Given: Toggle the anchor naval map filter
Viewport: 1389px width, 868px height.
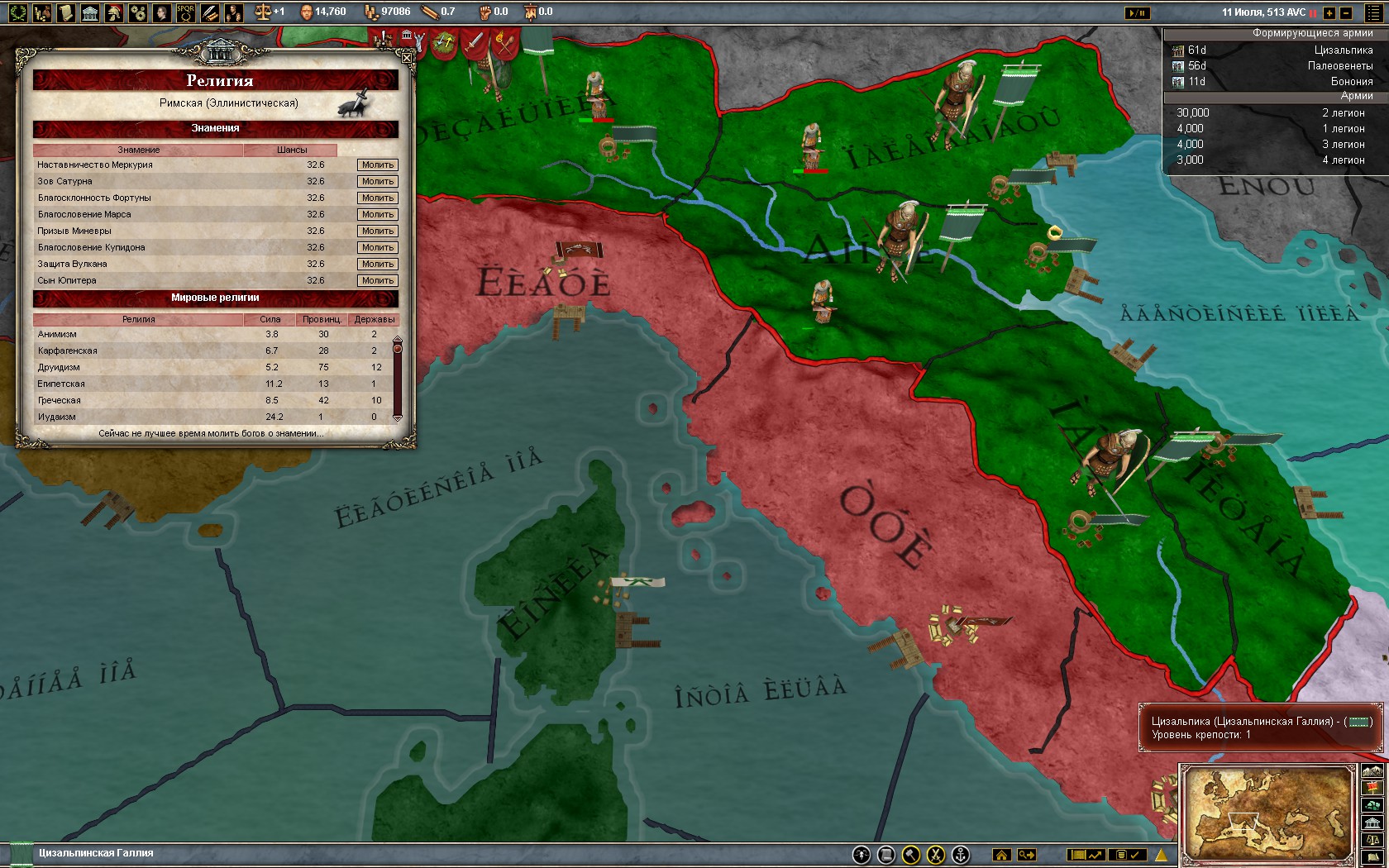Looking at the screenshot, I should click(962, 856).
